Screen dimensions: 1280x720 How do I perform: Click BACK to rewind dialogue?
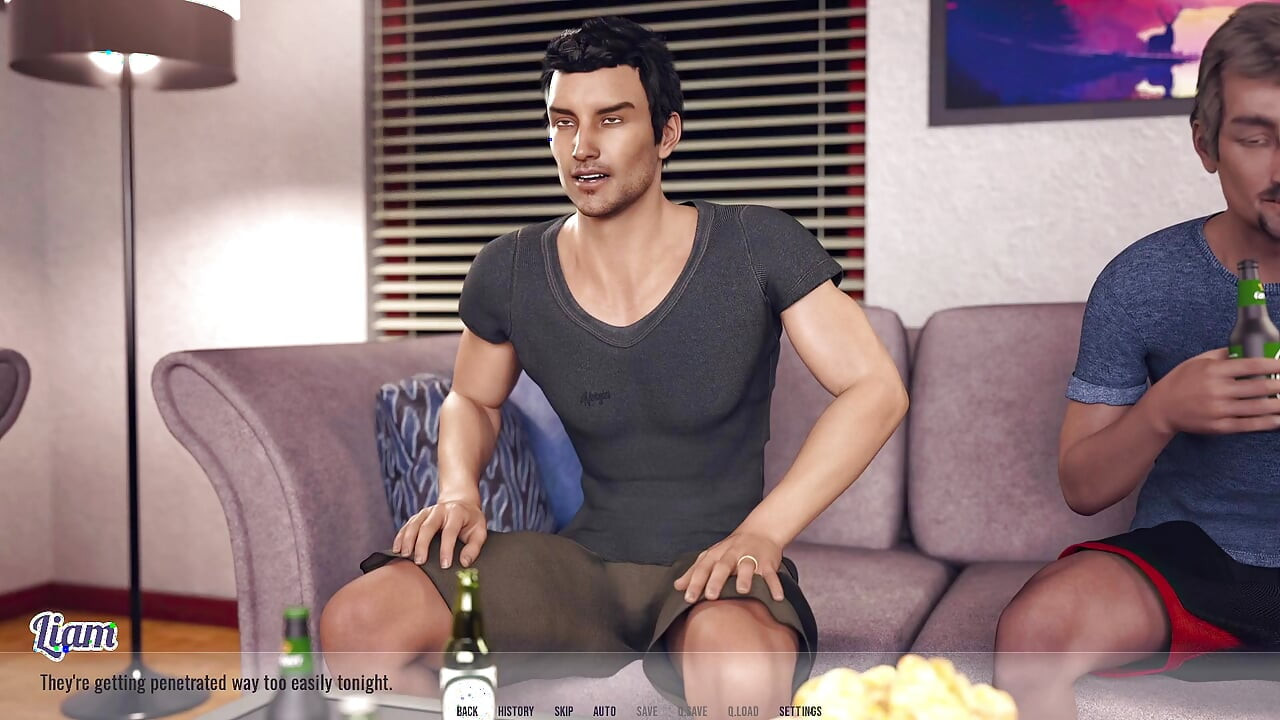click(466, 711)
